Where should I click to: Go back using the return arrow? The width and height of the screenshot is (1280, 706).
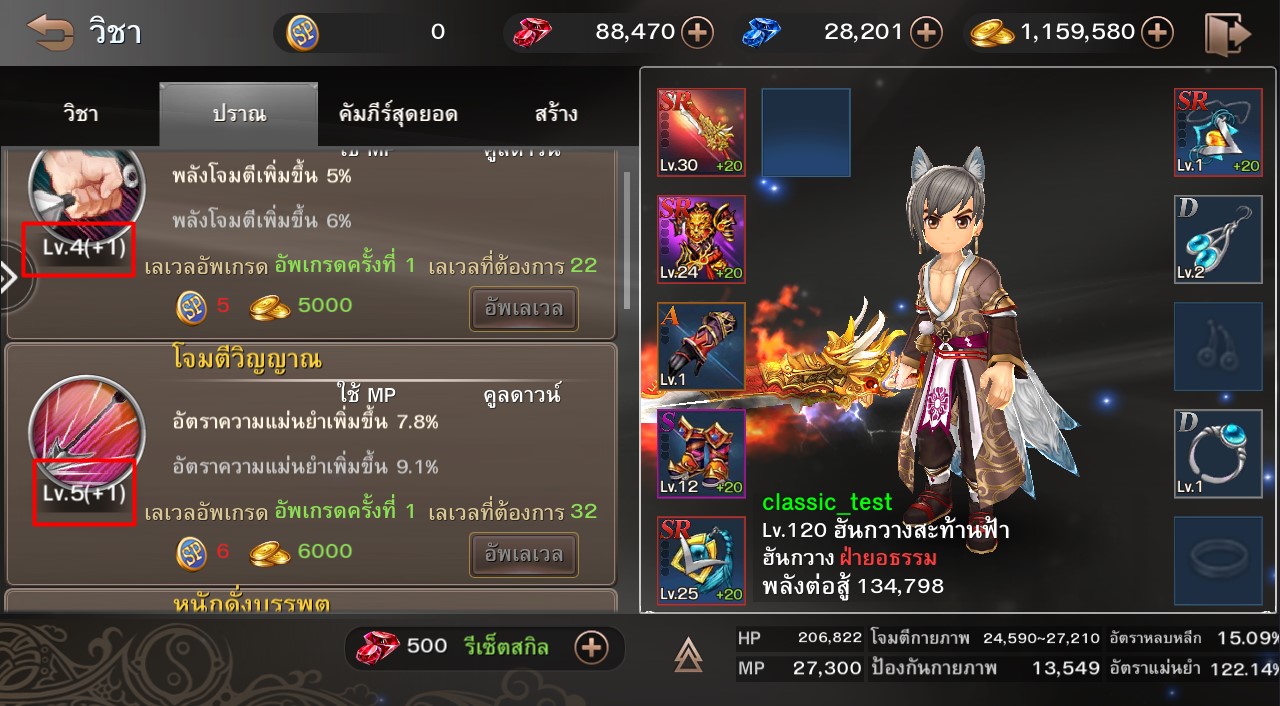tap(50, 32)
